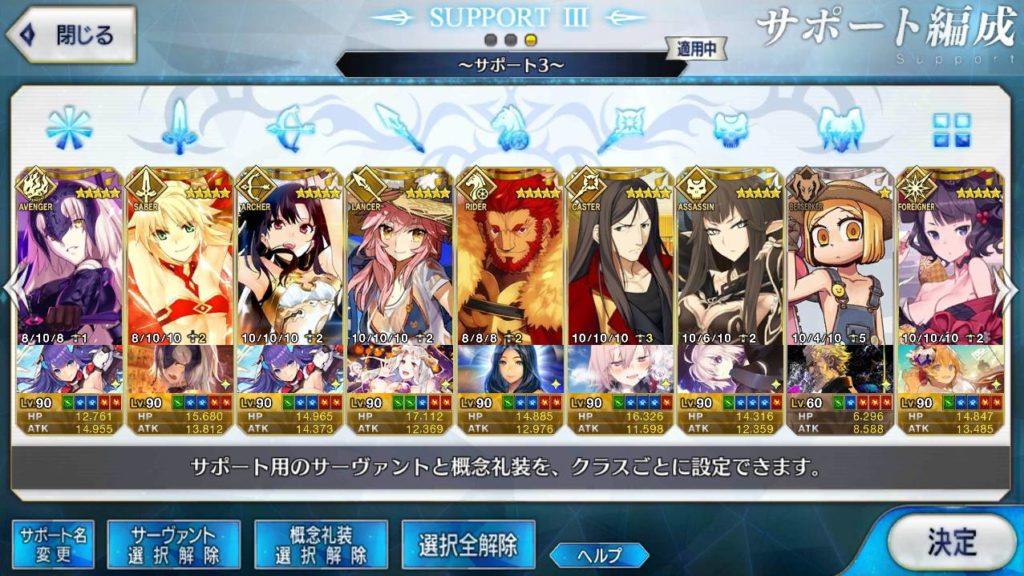The height and width of the screenshot is (576, 1024).
Task: Pick the Lancer servant card
Action: point(399,255)
